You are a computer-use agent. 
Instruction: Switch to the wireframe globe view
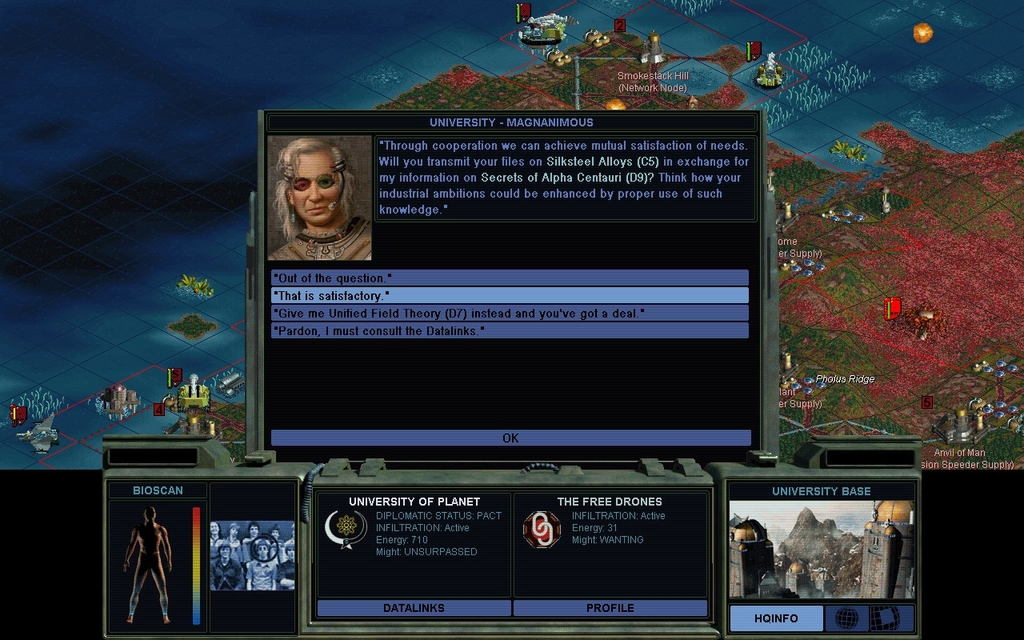click(846, 618)
